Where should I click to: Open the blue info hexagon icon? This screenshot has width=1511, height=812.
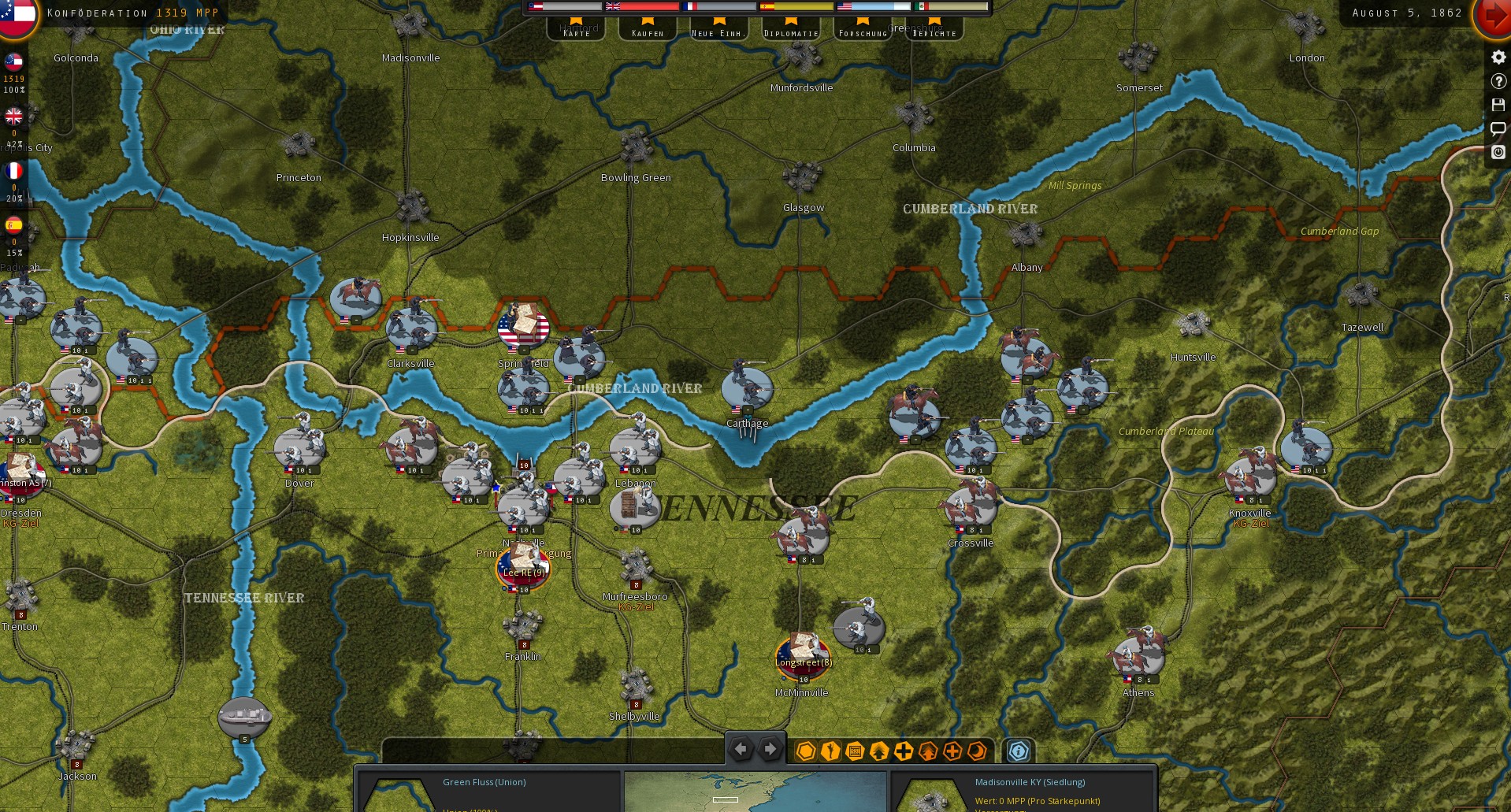(1018, 752)
